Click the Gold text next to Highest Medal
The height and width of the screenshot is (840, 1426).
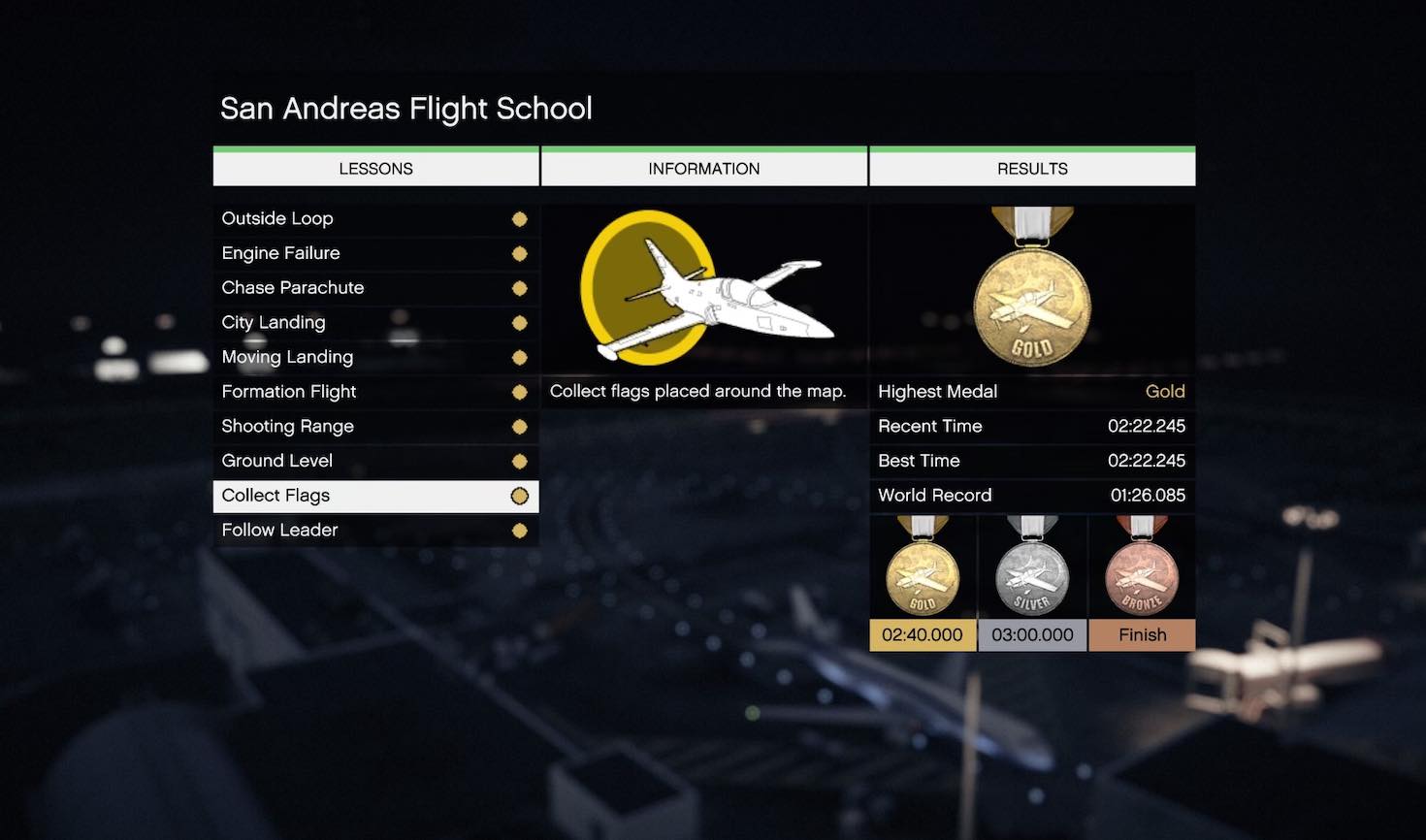point(1165,392)
